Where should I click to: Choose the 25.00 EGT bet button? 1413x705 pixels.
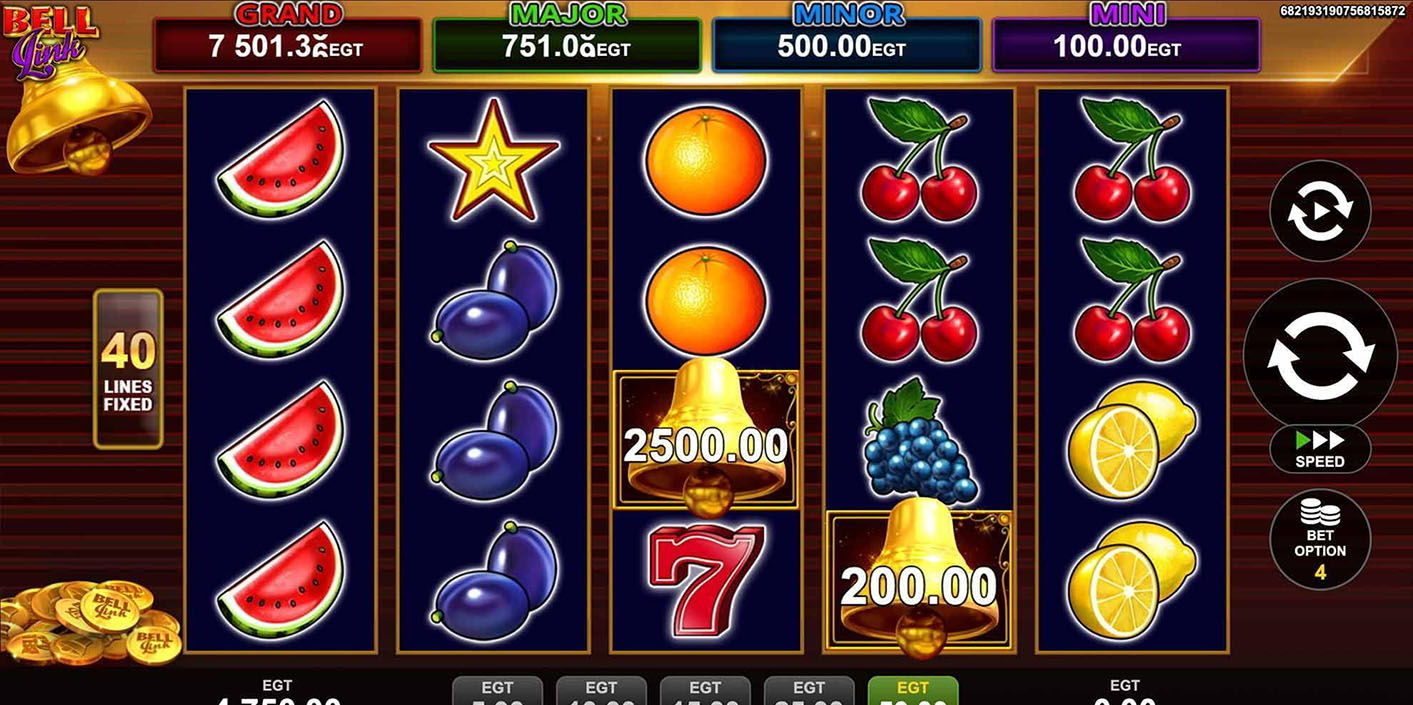pos(808,691)
